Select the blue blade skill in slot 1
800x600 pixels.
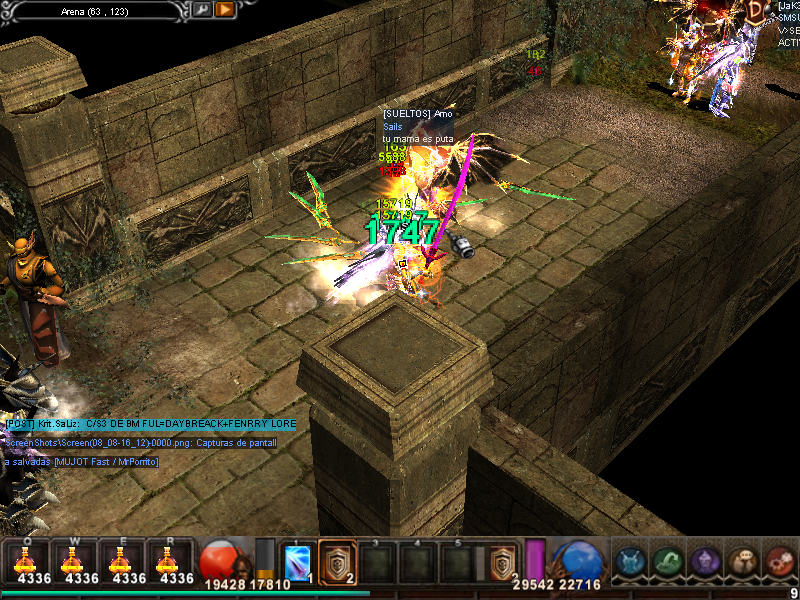click(x=299, y=562)
